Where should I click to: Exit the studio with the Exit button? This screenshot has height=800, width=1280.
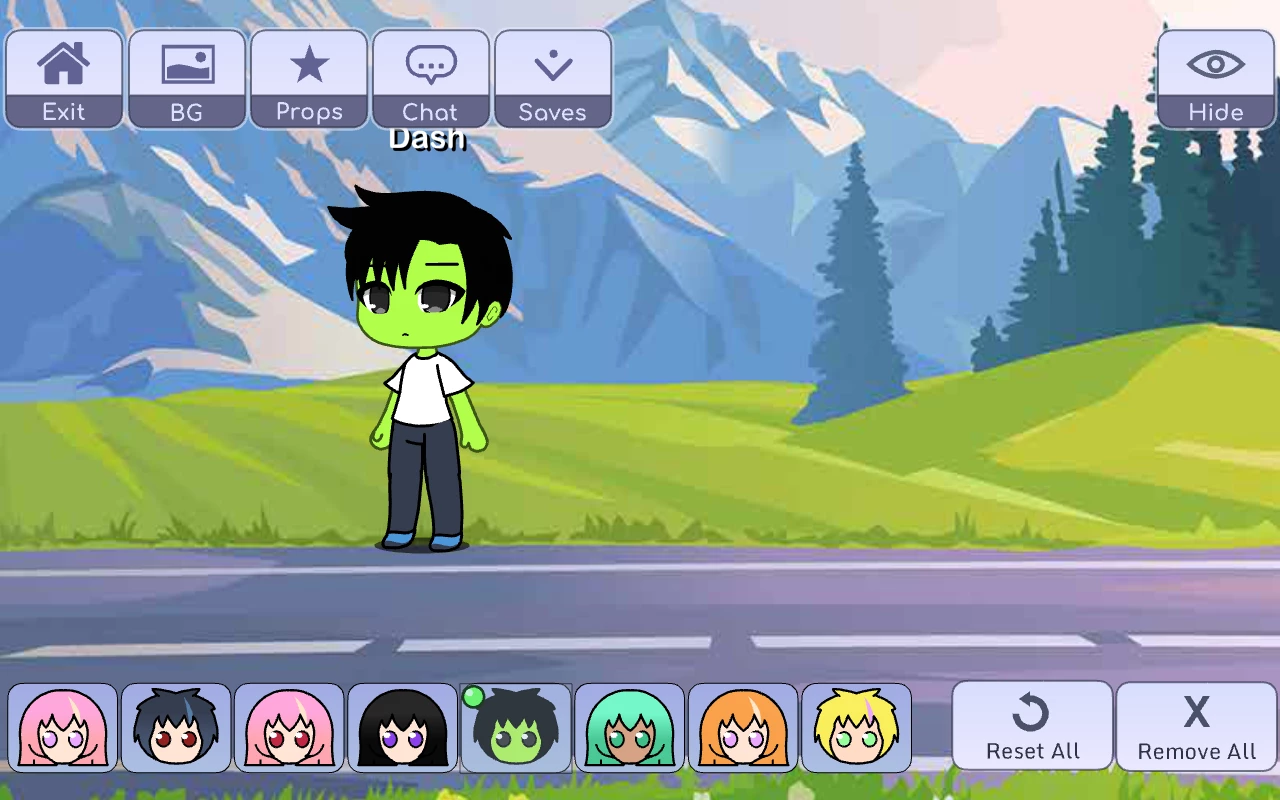tap(64, 79)
